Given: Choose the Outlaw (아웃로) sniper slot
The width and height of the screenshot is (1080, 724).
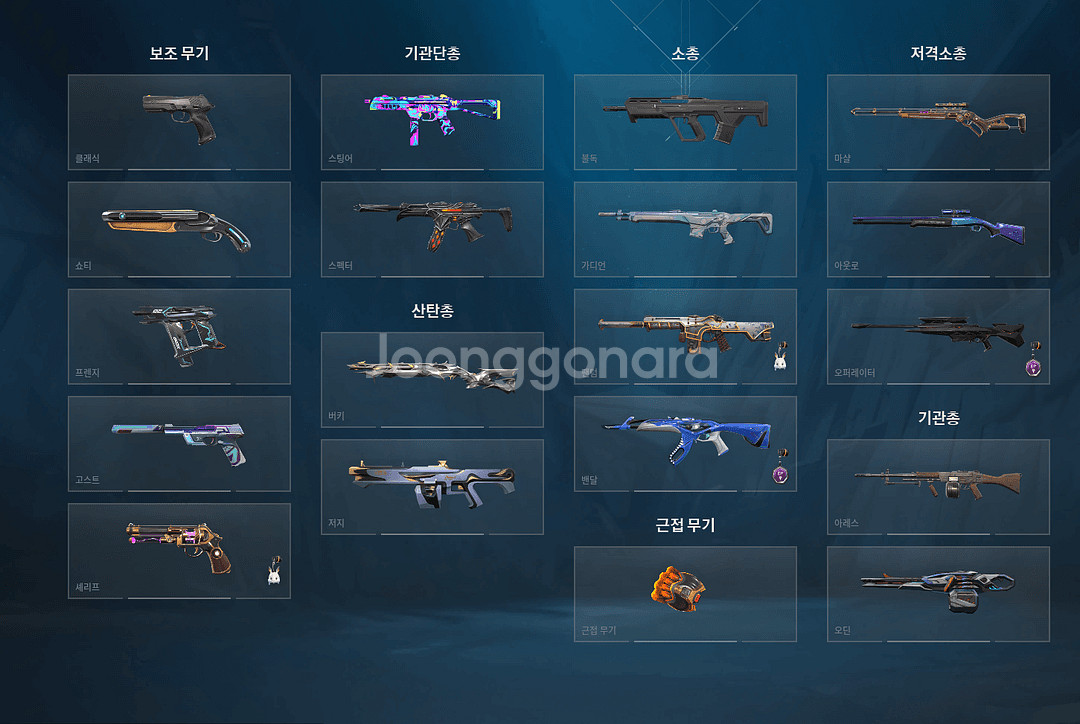Looking at the screenshot, I should (x=938, y=229).
